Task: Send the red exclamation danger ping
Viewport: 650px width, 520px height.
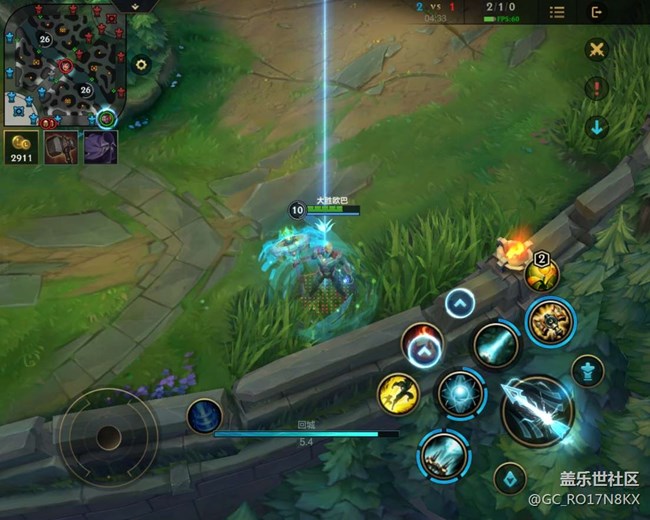Action: click(597, 89)
